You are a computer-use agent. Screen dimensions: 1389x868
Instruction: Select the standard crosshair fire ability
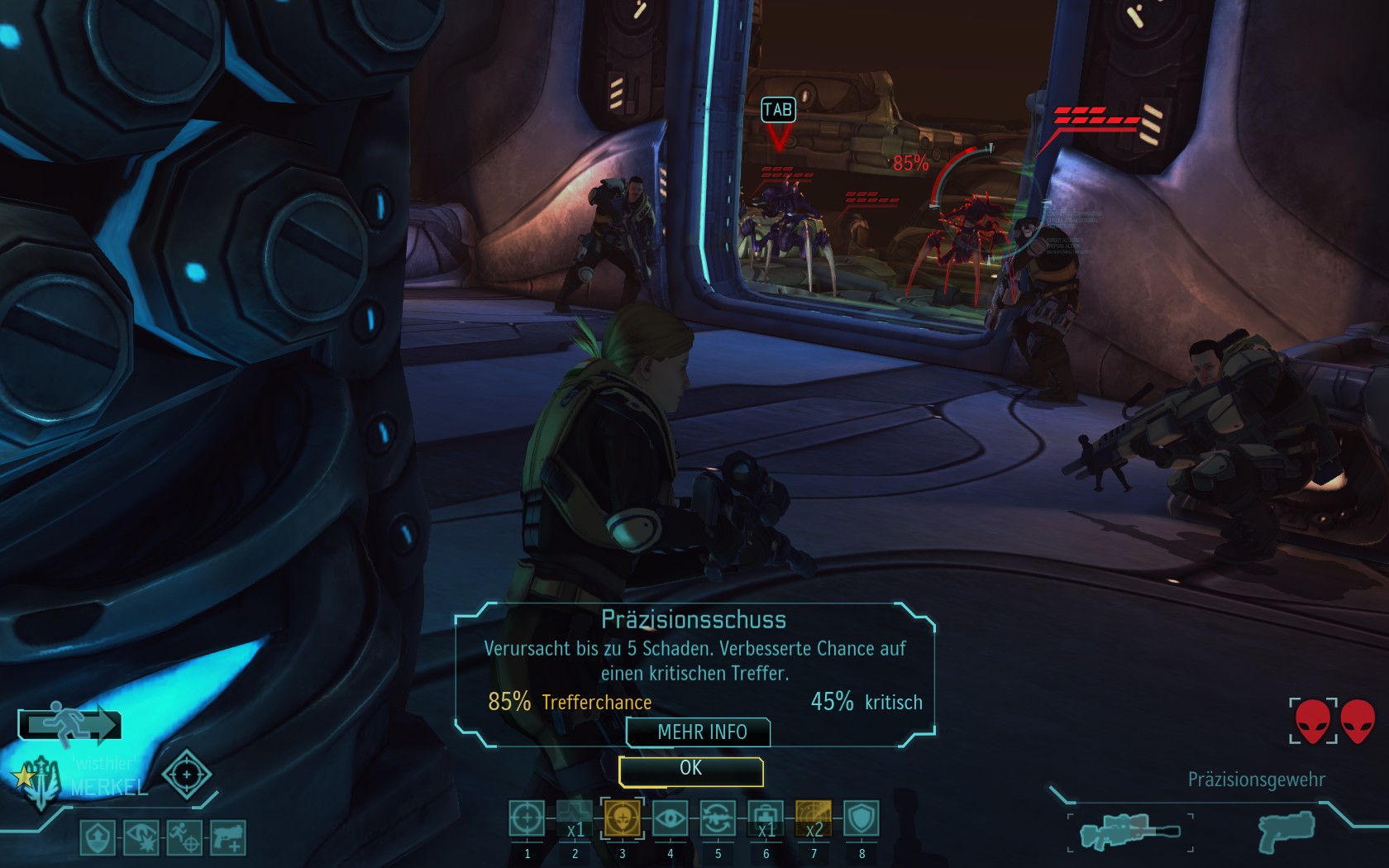527,819
